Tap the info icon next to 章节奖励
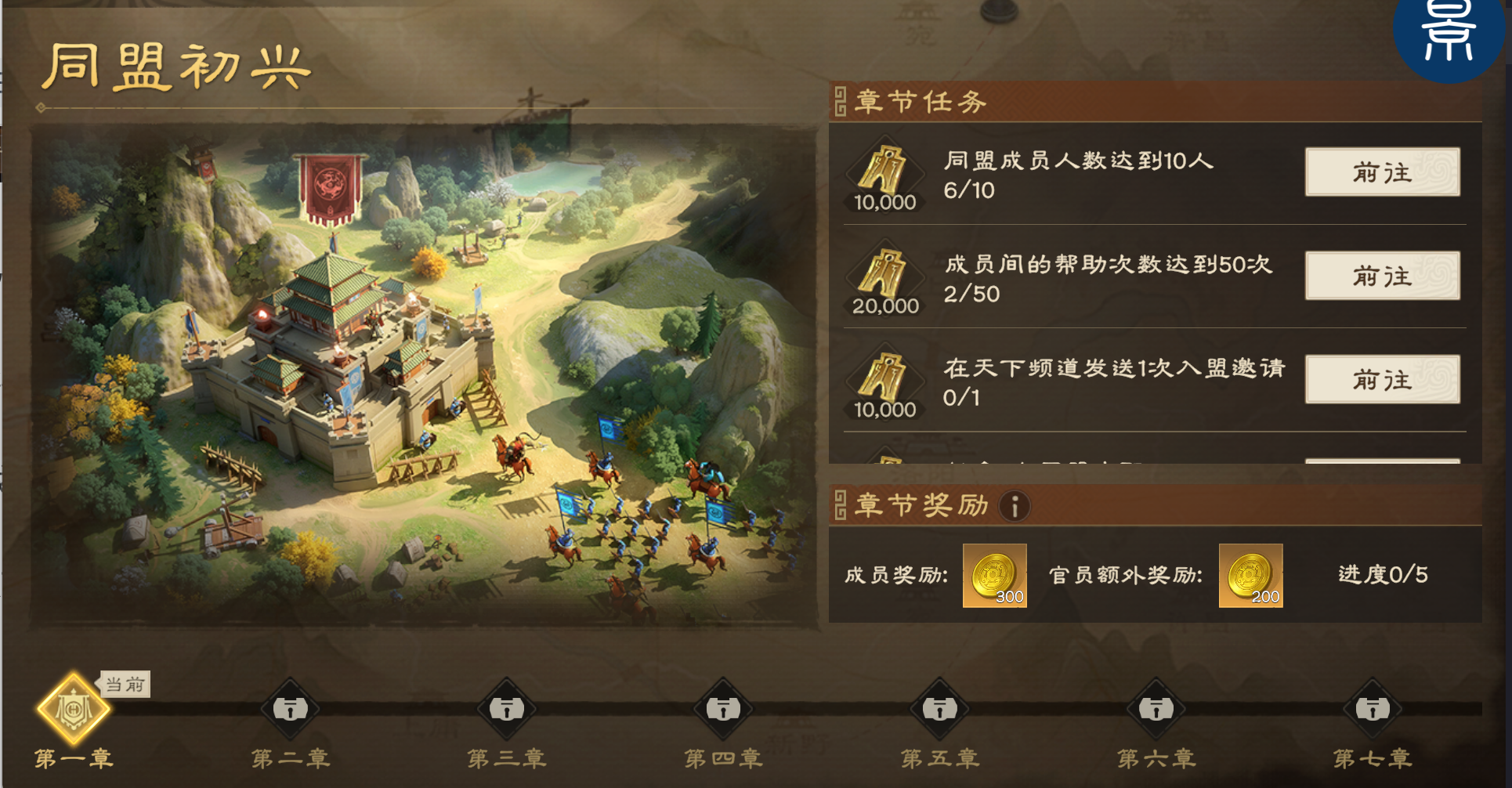This screenshot has height=788, width=1512. pyautogui.click(x=1013, y=506)
